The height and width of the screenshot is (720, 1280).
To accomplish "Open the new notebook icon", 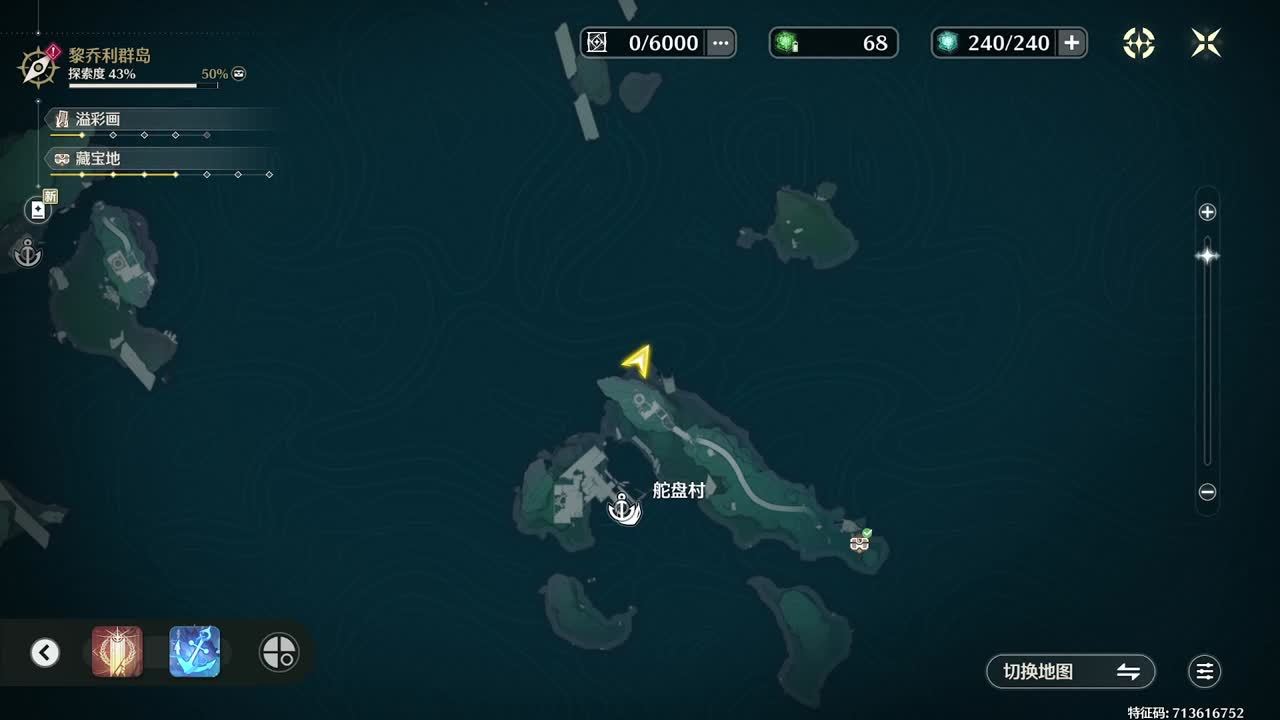I will (38, 210).
